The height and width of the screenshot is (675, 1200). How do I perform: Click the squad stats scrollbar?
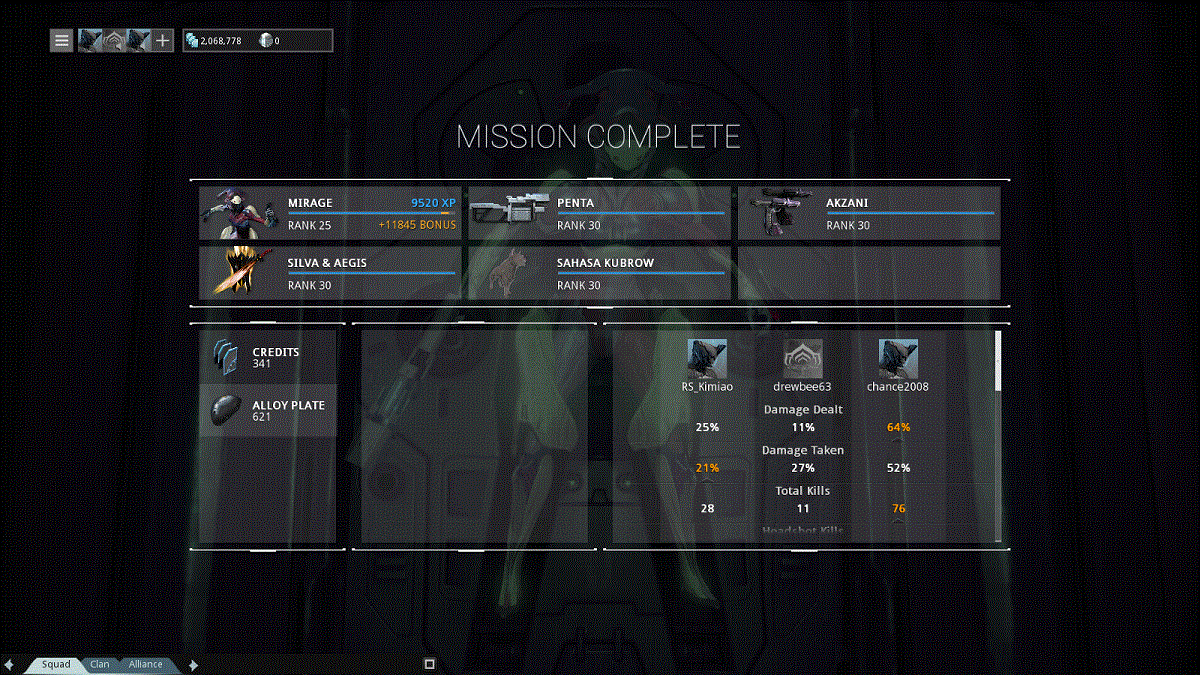tap(997, 360)
